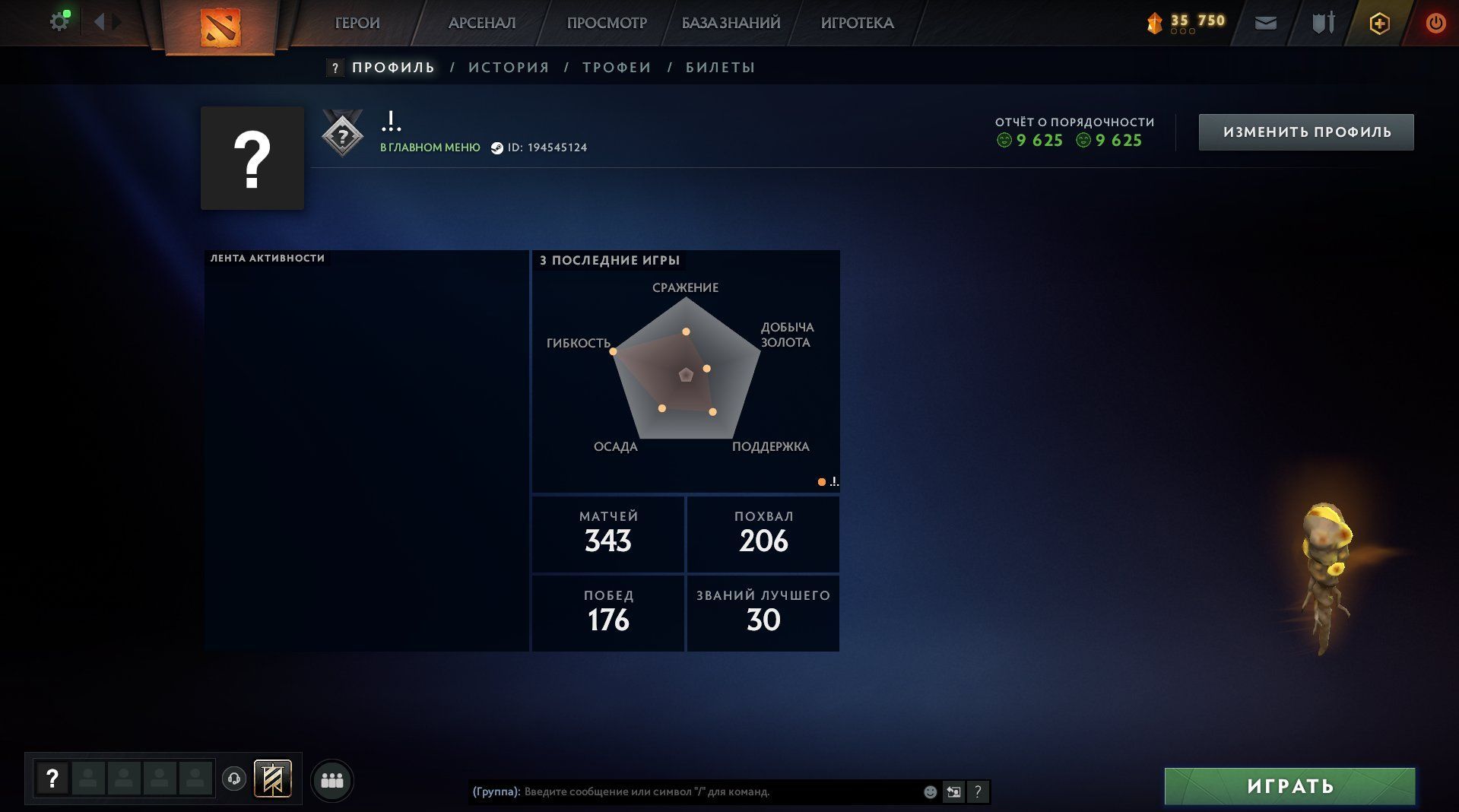Click the question-mark profile avatar
The height and width of the screenshot is (812, 1459).
pyautogui.click(x=252, y=158)
